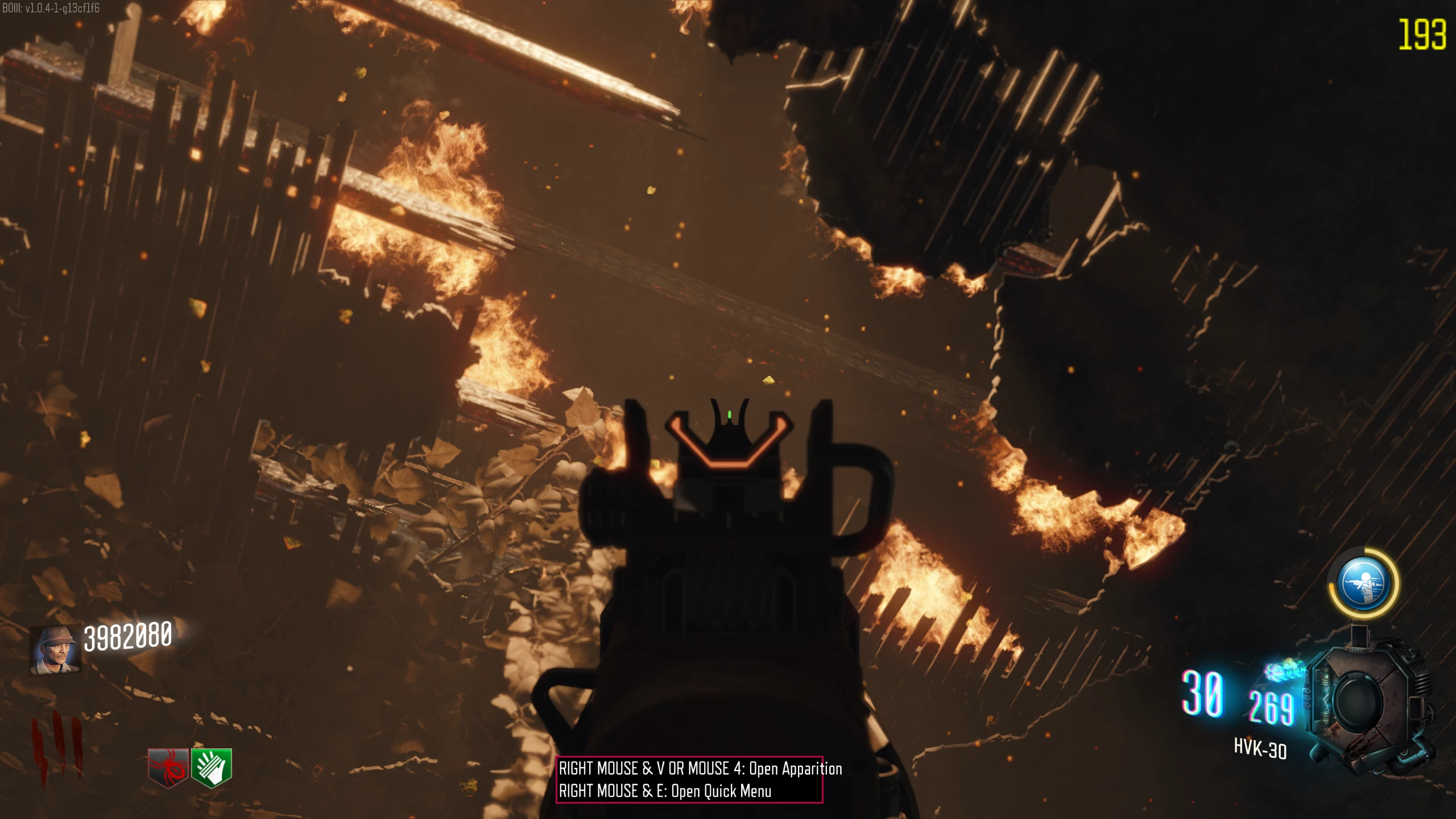Activate the blue rifleman GobbleGum icon
This screenshot has height=819, width=1456.
pos(1363,584)
